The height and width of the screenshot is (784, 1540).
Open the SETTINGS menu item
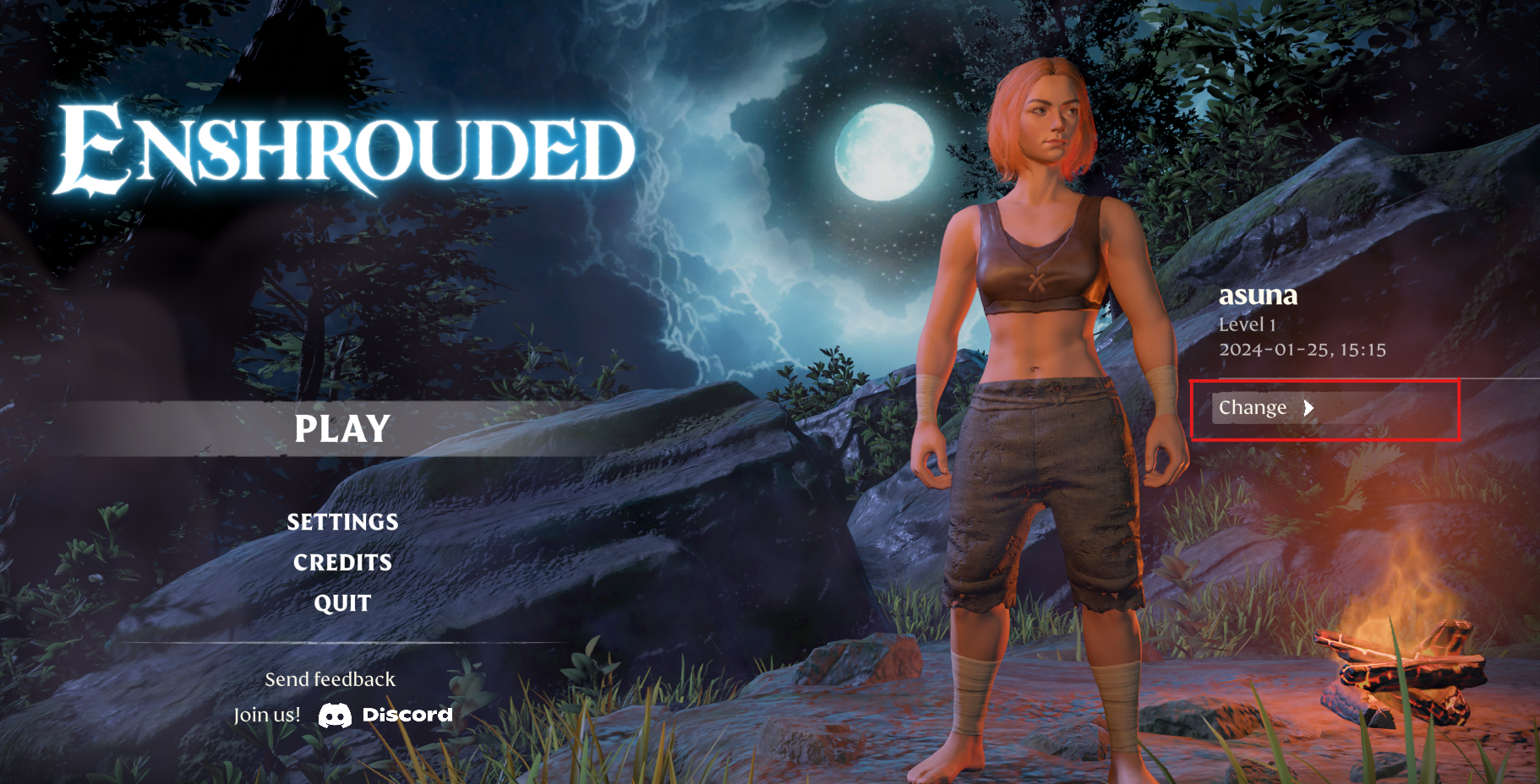tap(341, 522)
